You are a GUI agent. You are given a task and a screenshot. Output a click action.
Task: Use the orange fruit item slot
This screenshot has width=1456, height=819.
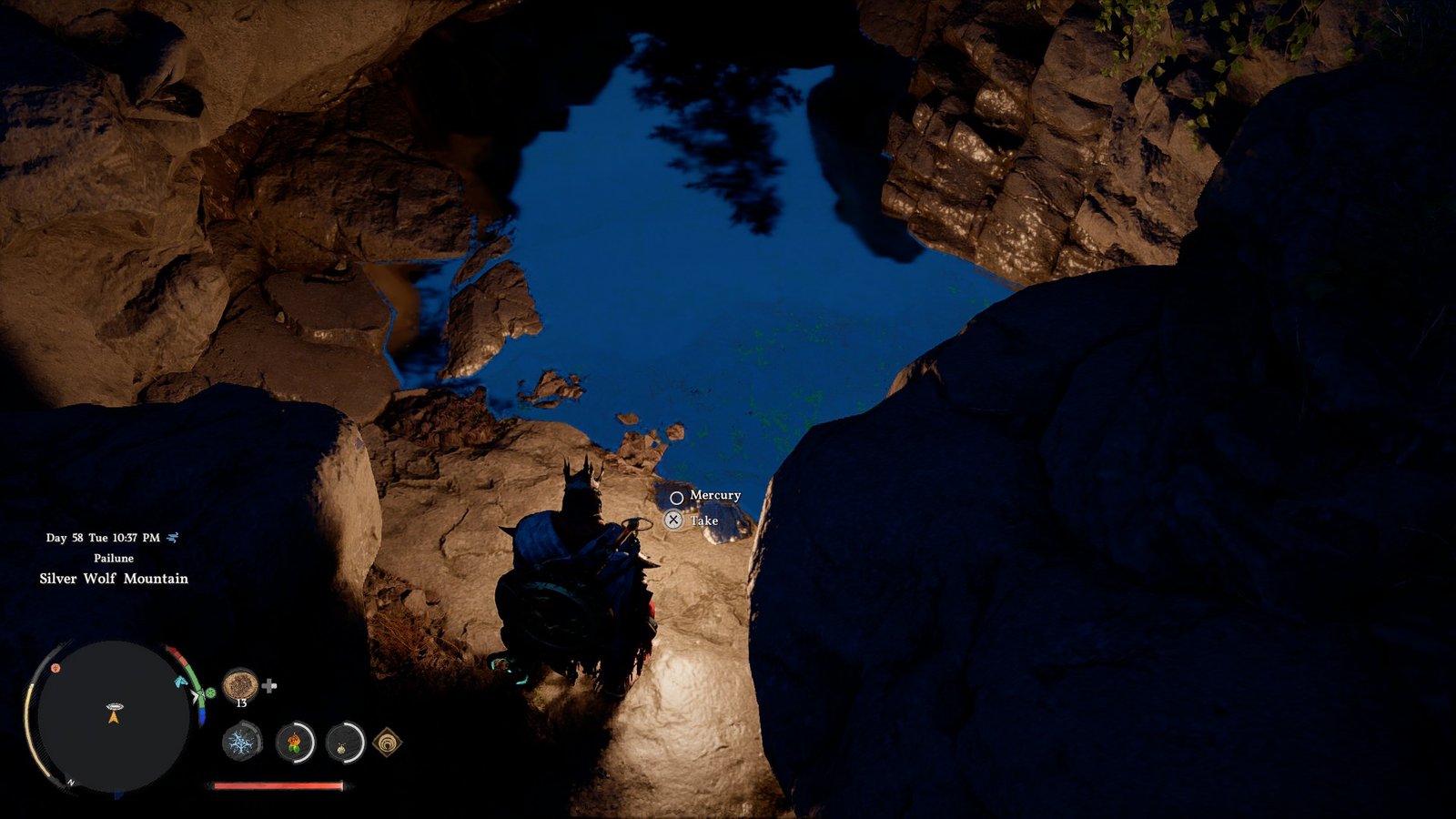[x=295, y=743]
